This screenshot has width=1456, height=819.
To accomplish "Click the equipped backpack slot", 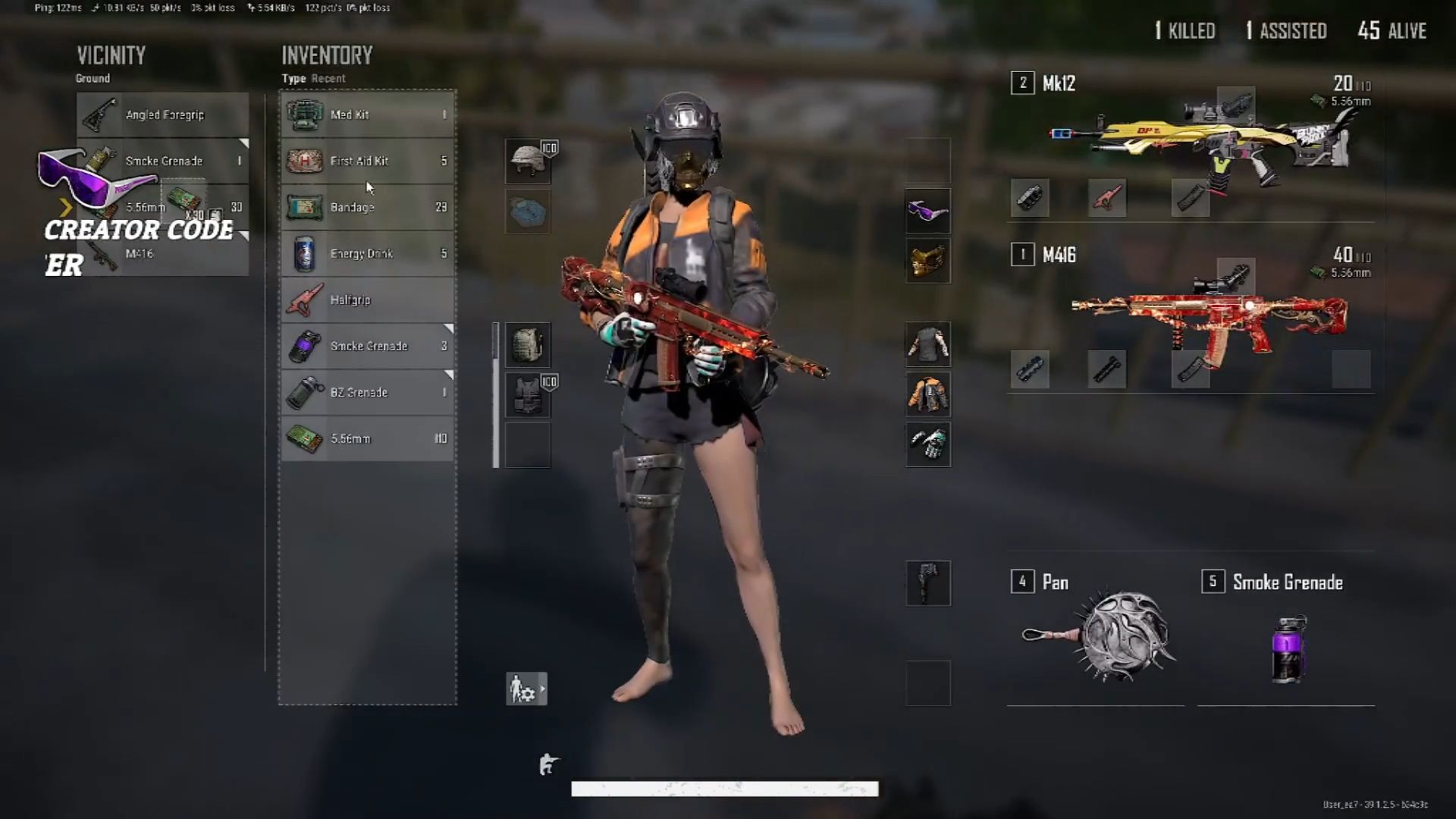I will [528, 345].
